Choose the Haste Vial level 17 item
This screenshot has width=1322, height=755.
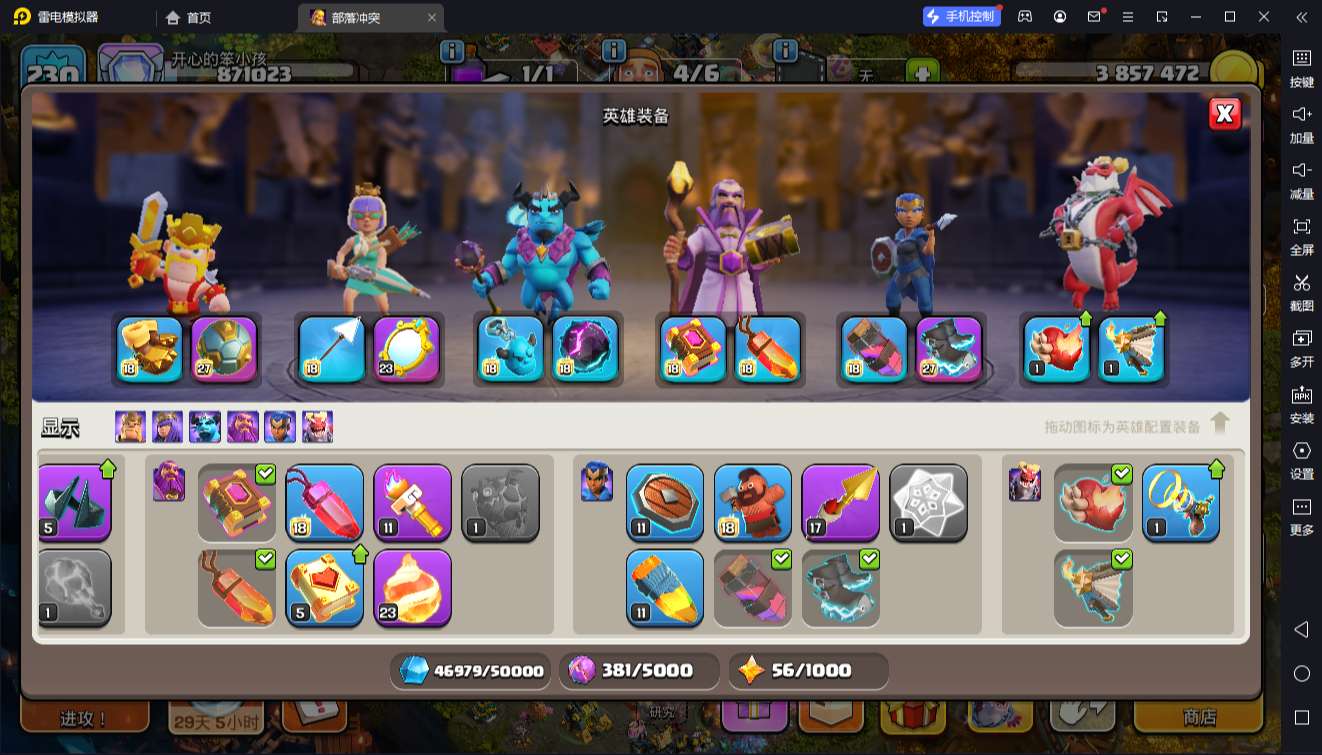click(840, 502)
